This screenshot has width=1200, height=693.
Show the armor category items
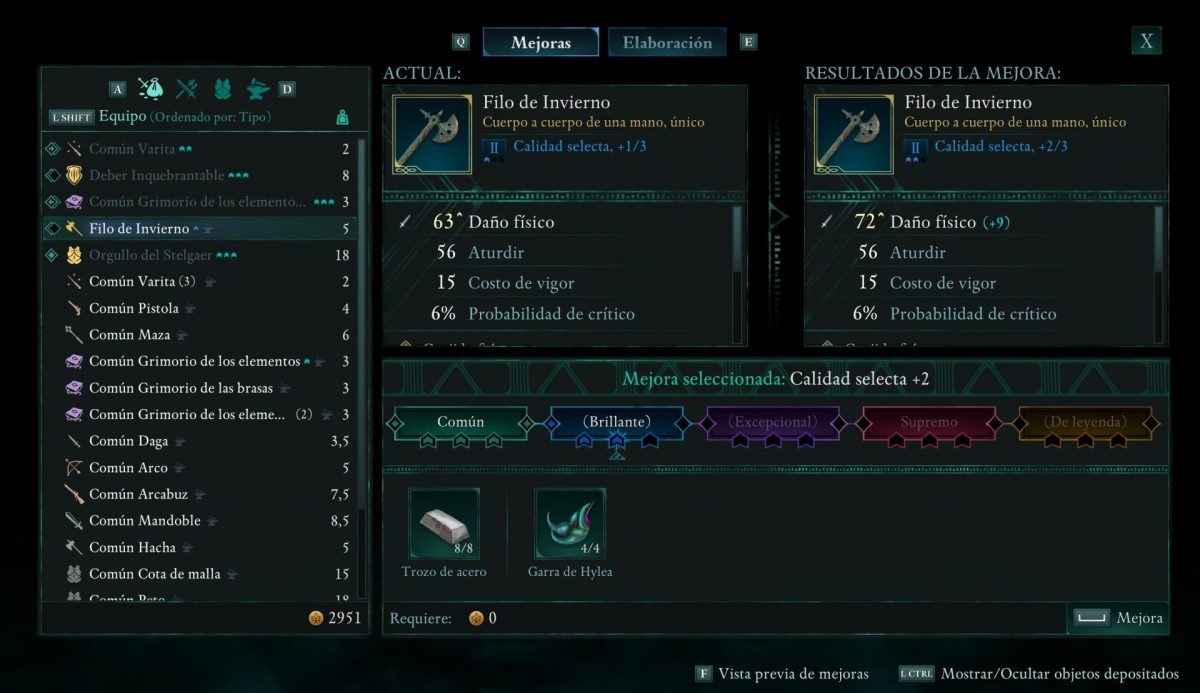click(222, 89)
